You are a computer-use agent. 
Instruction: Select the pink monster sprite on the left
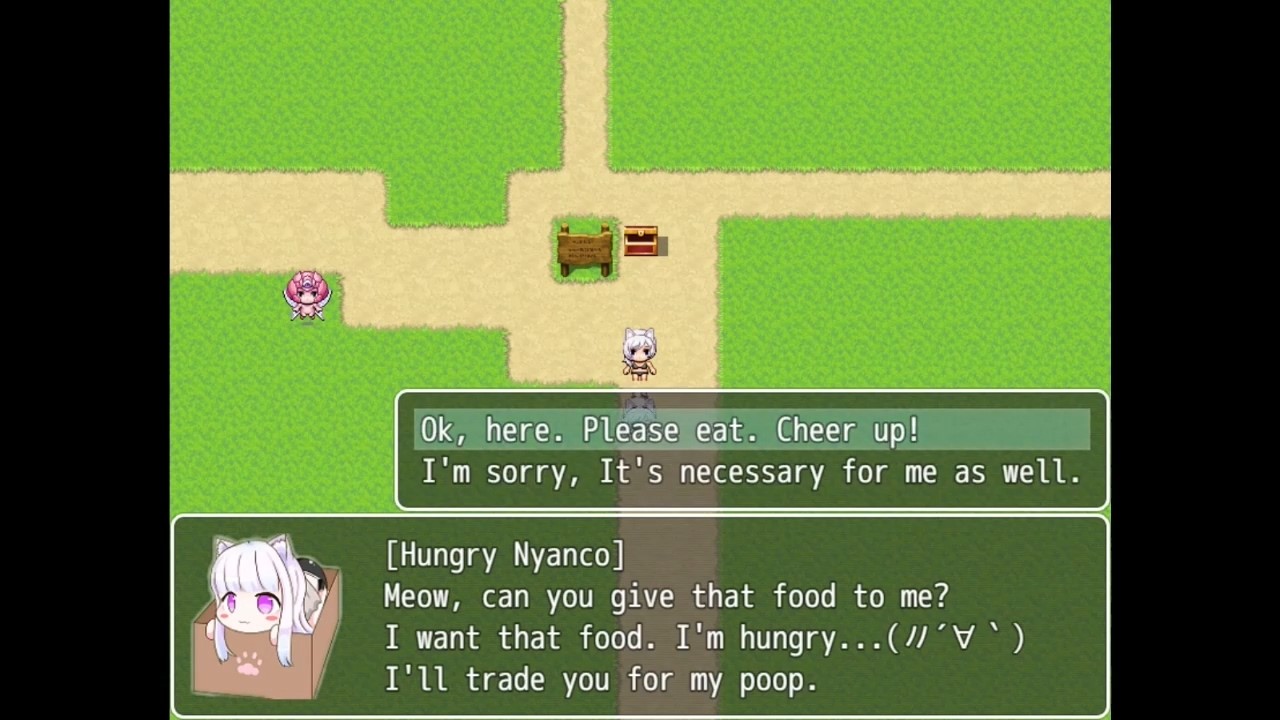pos(308,293)
